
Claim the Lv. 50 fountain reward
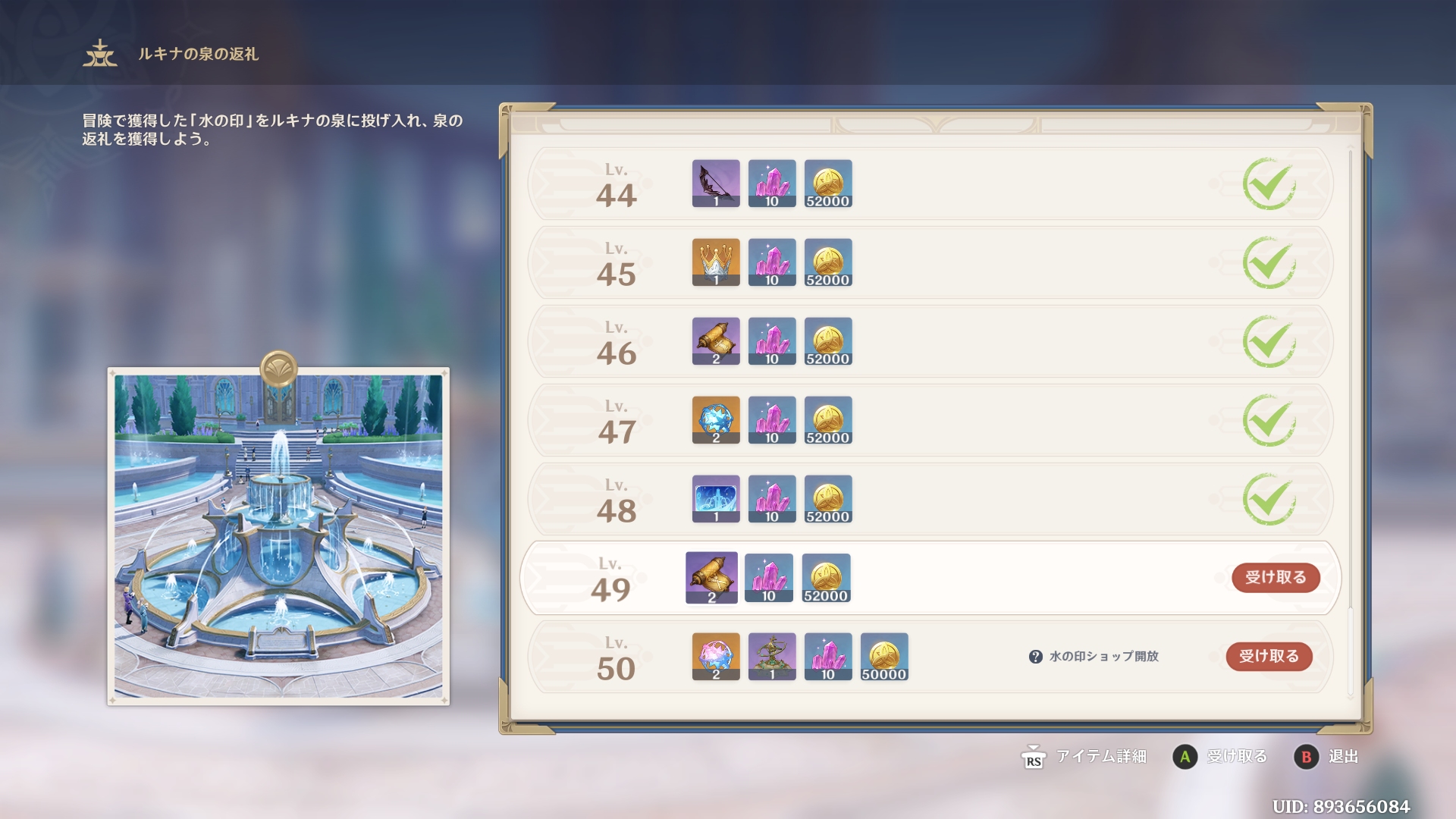[1269, 657]
